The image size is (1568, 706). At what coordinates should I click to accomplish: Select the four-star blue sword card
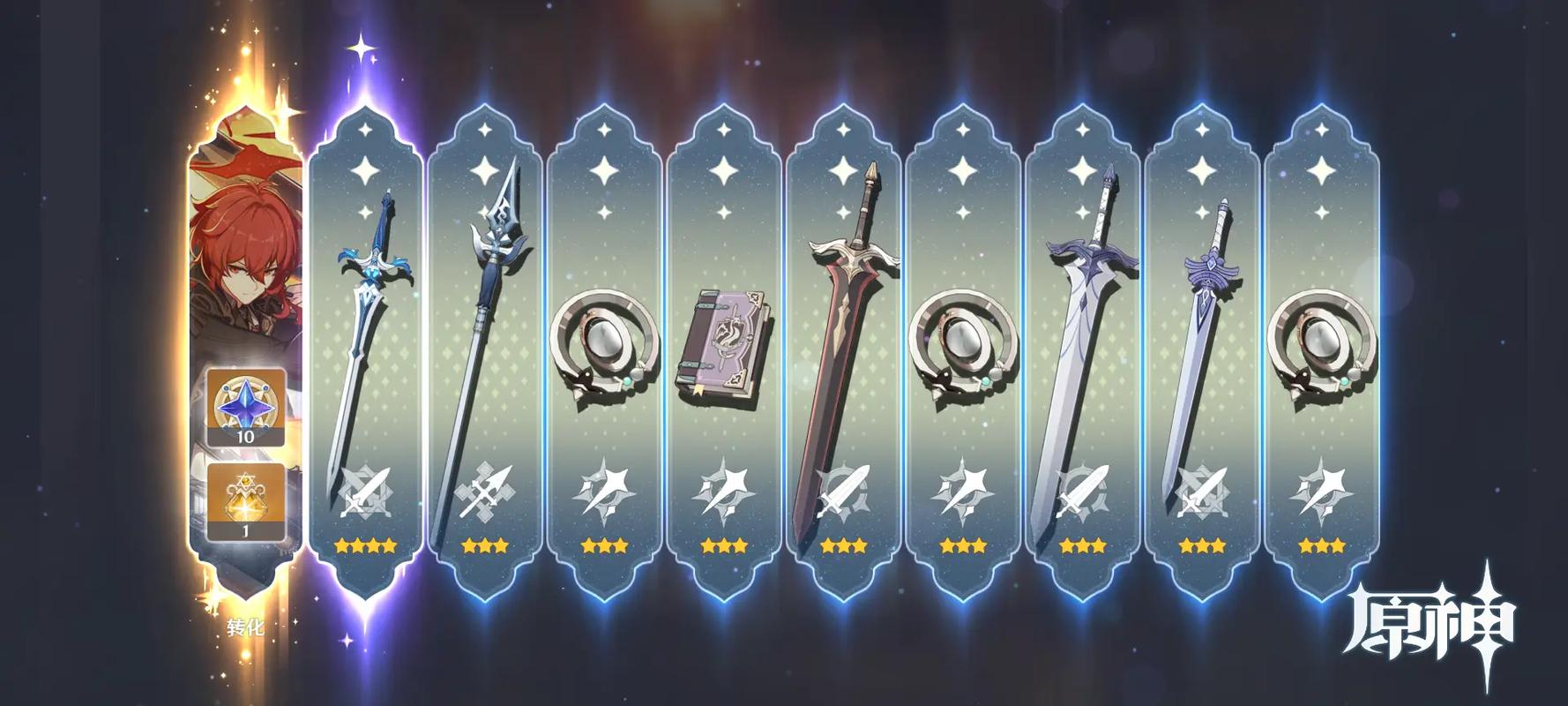366,353
